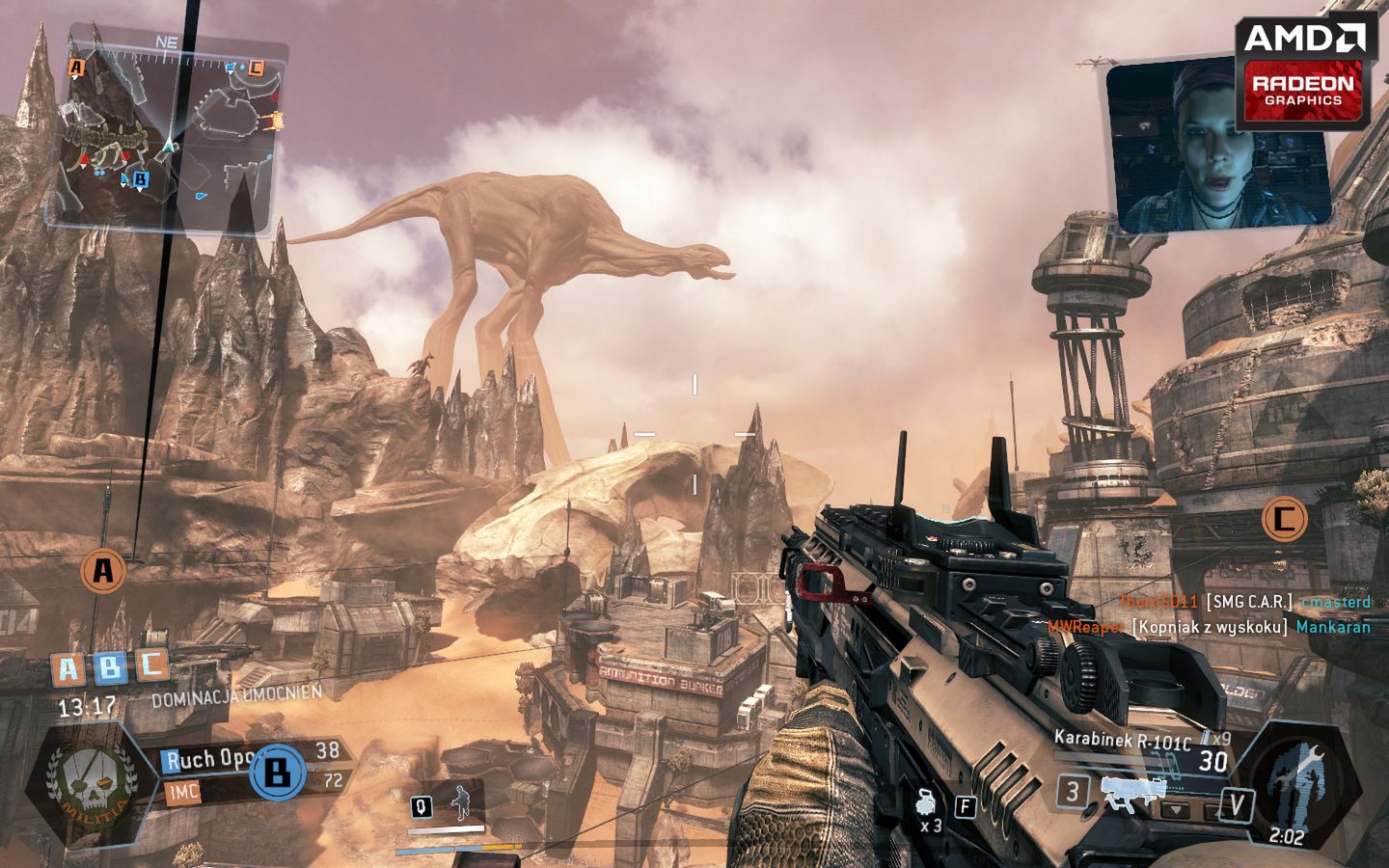
Task: Select the orange circular hardpoint C waypoint
Action: click(1284, 520)
